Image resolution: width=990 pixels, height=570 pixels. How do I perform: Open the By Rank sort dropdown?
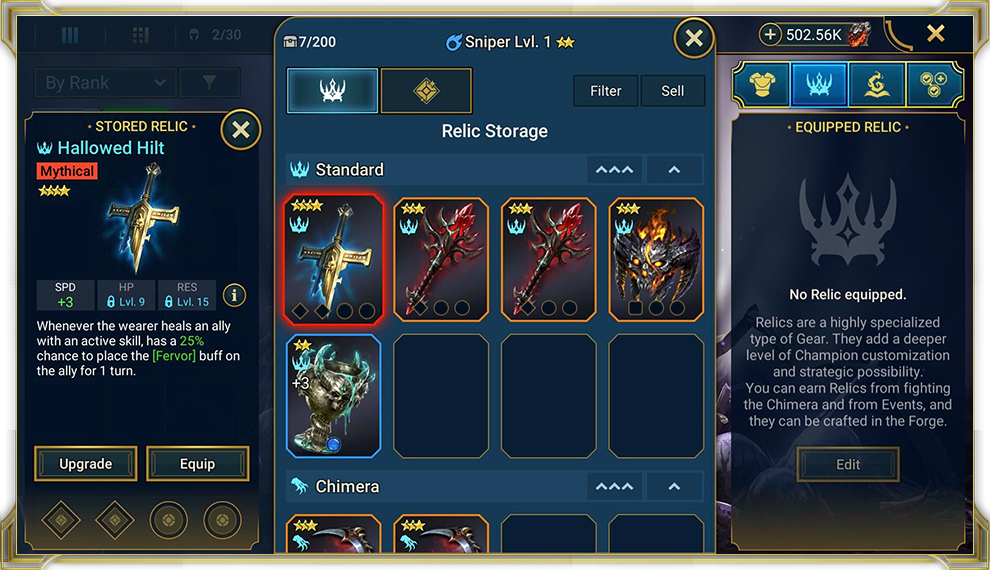(105, 83)
